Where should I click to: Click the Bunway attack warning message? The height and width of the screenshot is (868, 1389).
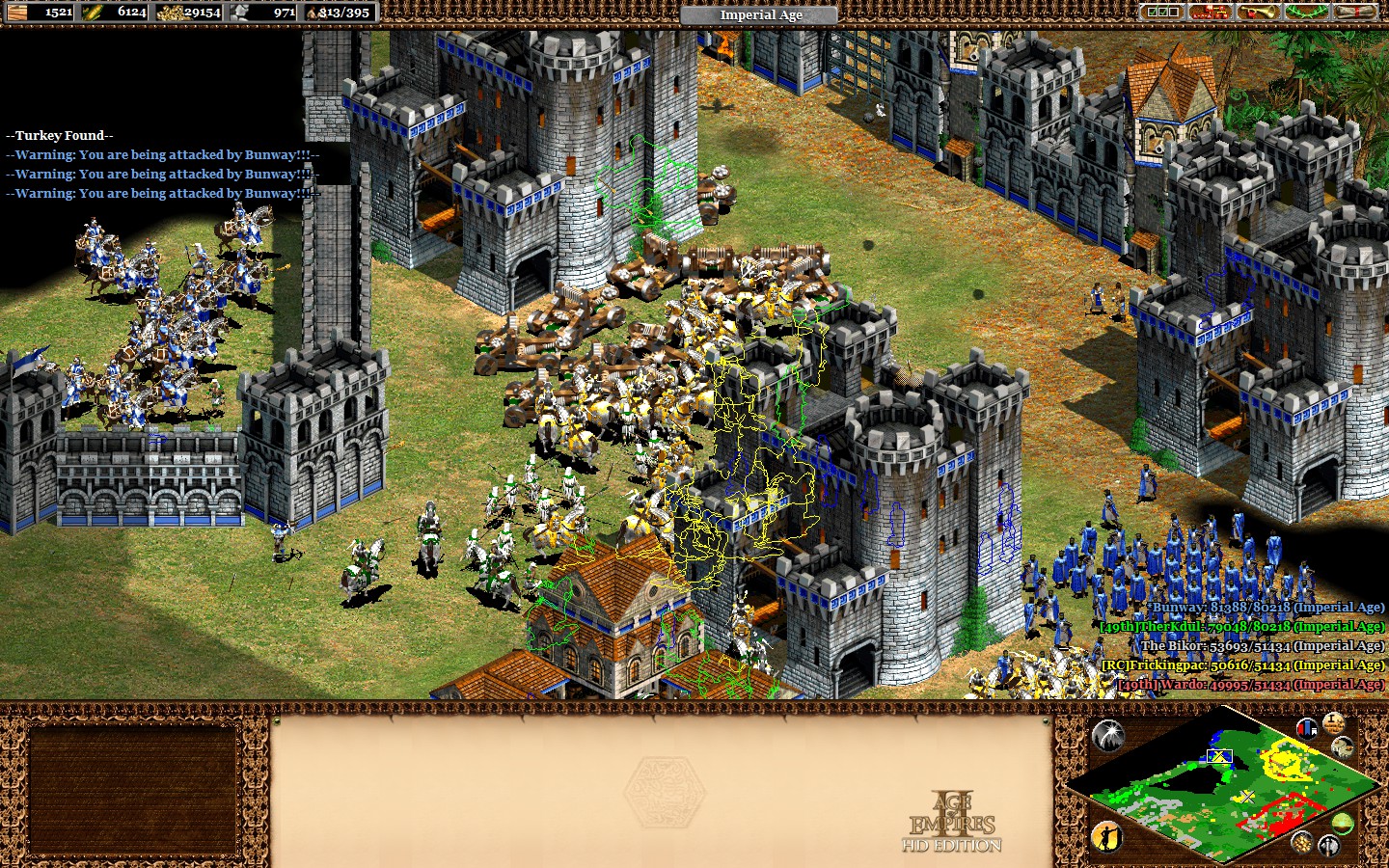tap(161, 154)
